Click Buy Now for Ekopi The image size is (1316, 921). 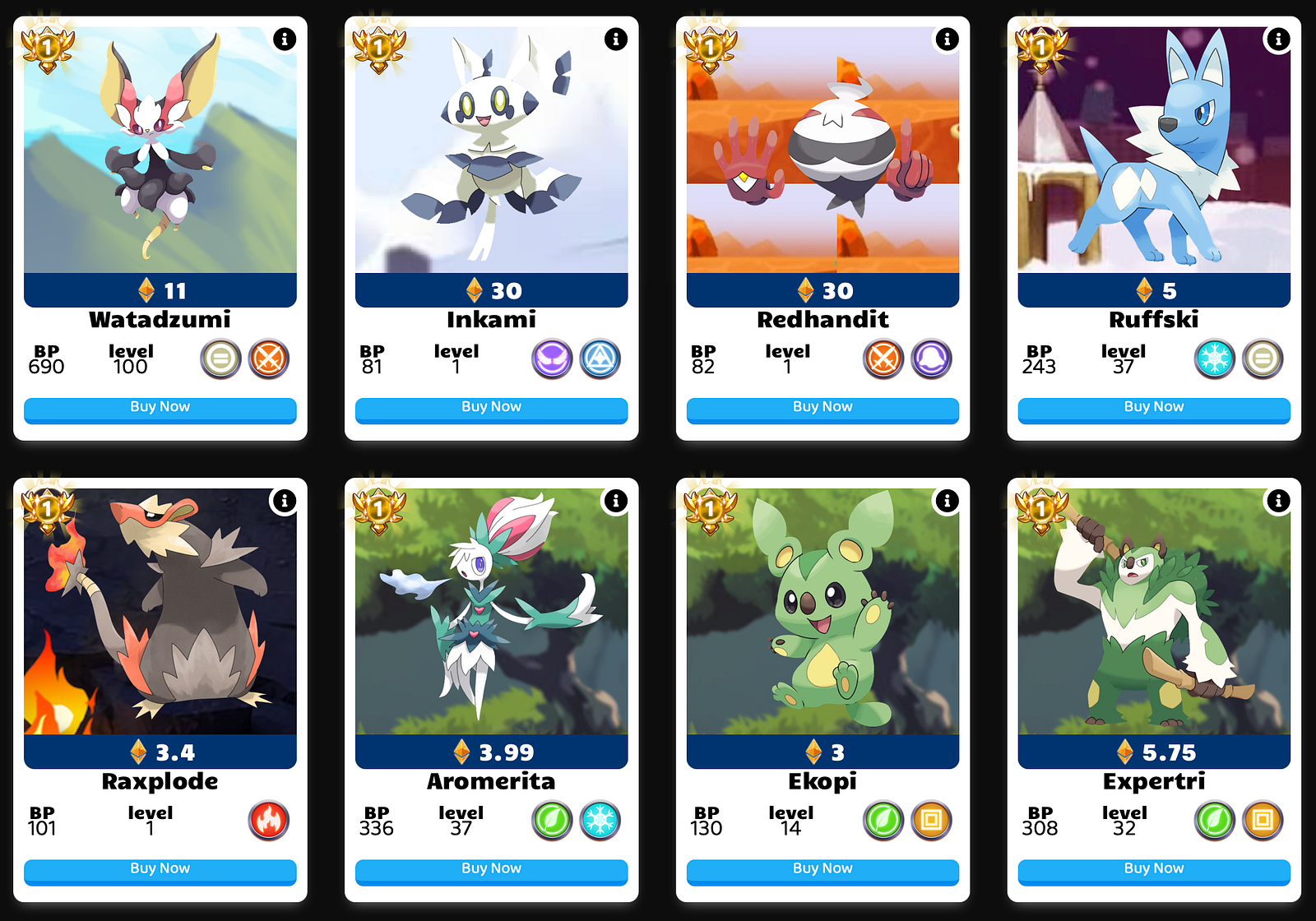coord(822,869)
